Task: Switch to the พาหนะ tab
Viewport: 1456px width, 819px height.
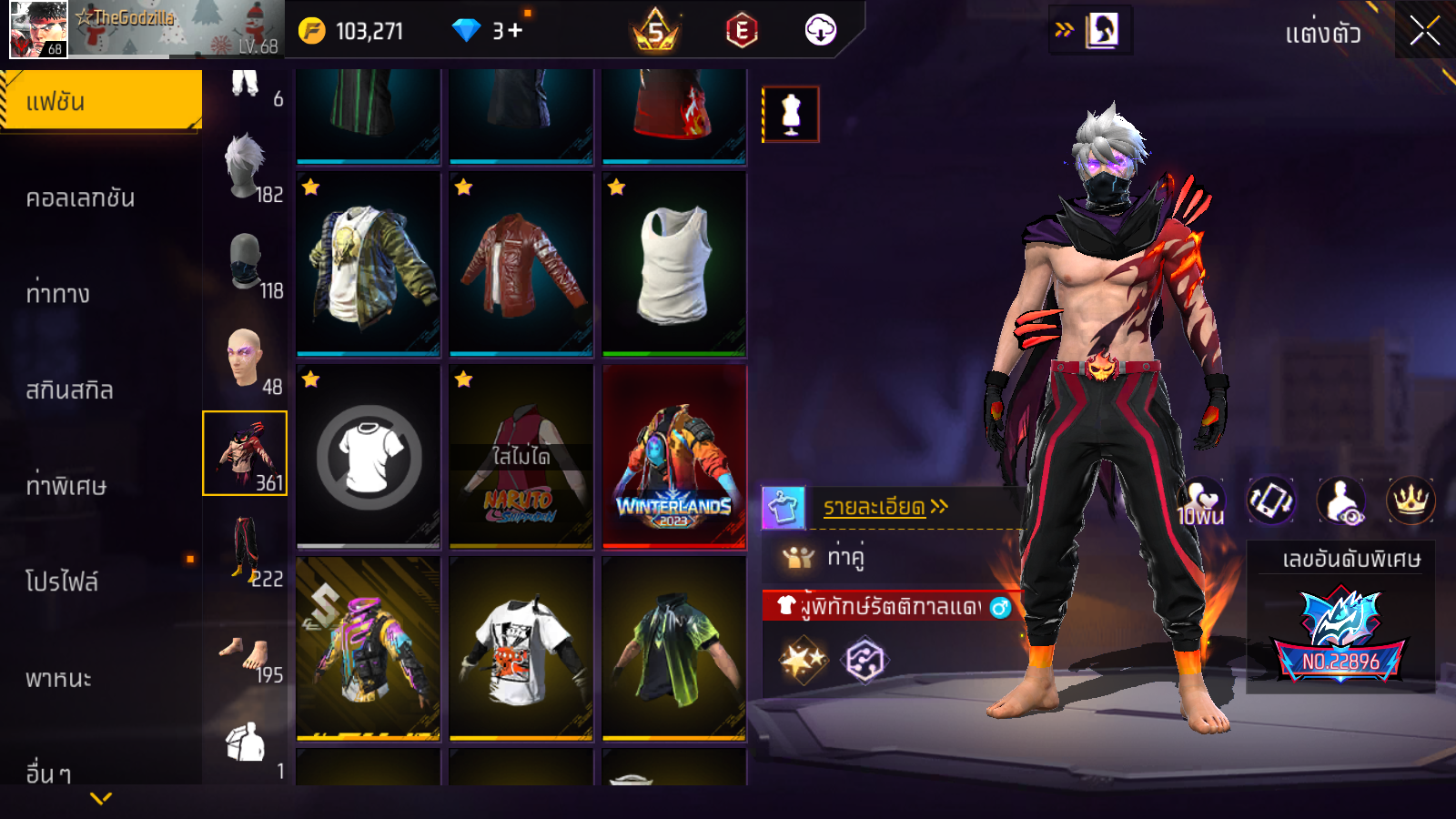Action: (59, 678)
